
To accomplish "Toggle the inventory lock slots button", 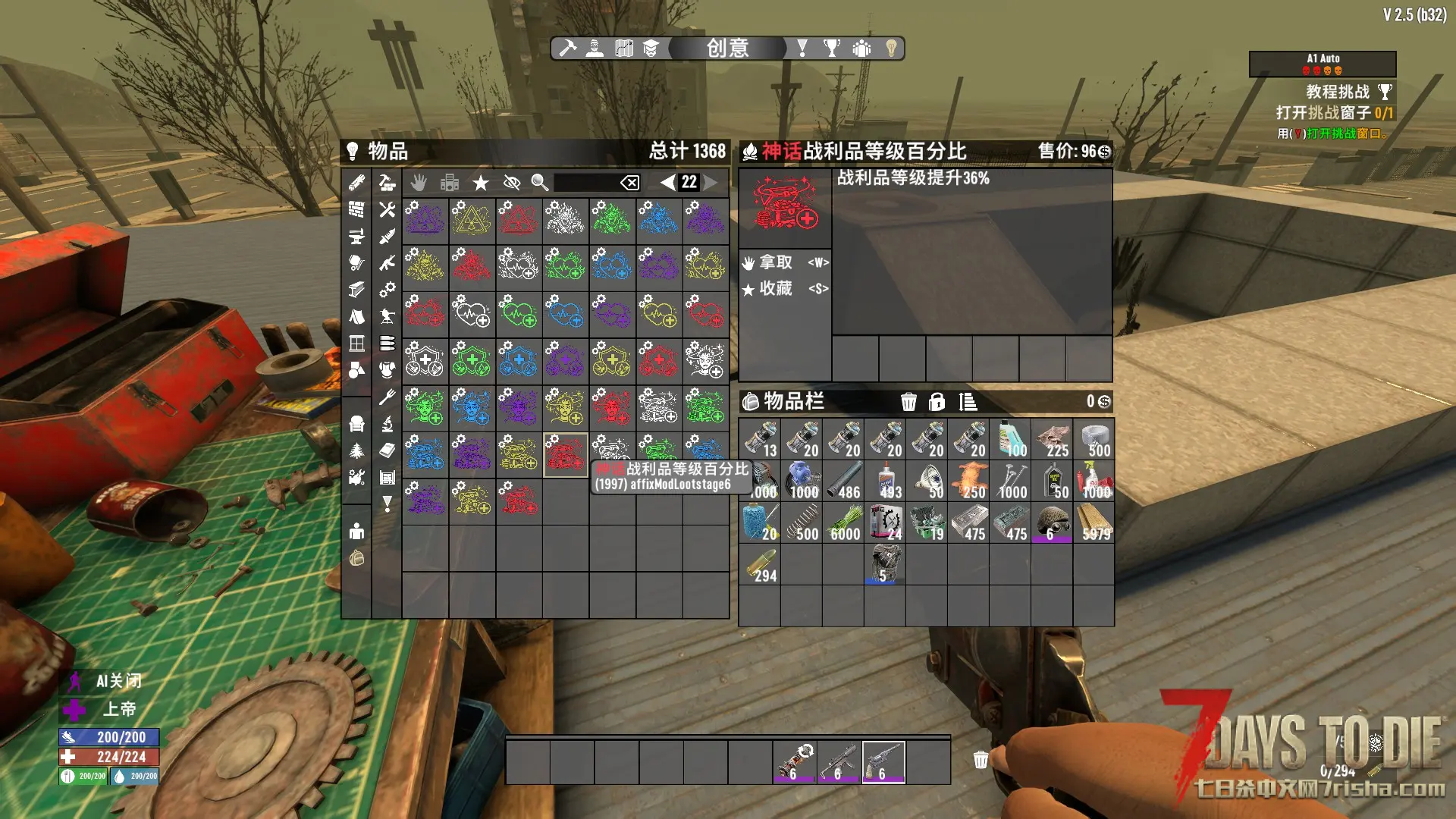I will pyautogui.click(x=937, y=402).
